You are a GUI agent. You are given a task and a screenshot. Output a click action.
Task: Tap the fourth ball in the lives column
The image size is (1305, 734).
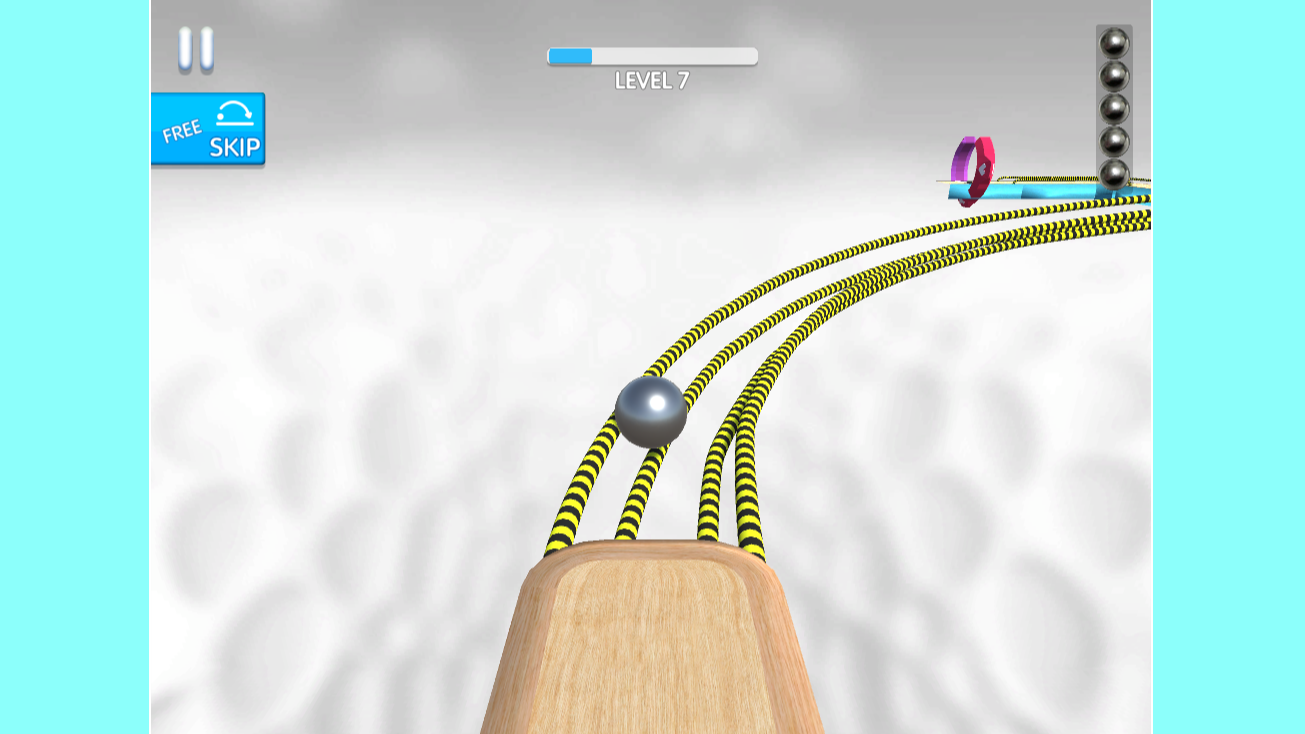[1113, 140]
